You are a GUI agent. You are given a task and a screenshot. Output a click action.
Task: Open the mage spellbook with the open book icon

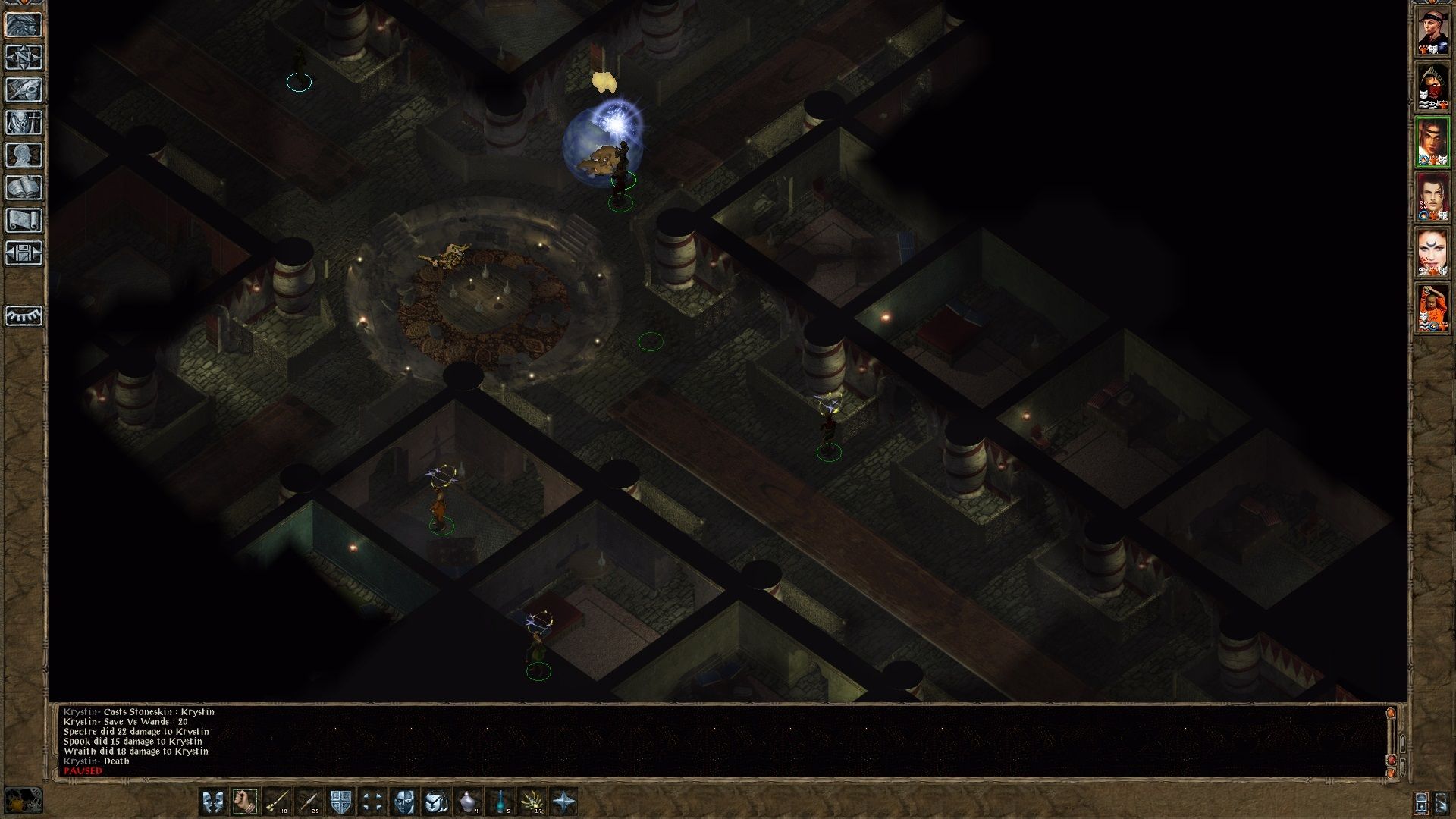coord(24,188)
